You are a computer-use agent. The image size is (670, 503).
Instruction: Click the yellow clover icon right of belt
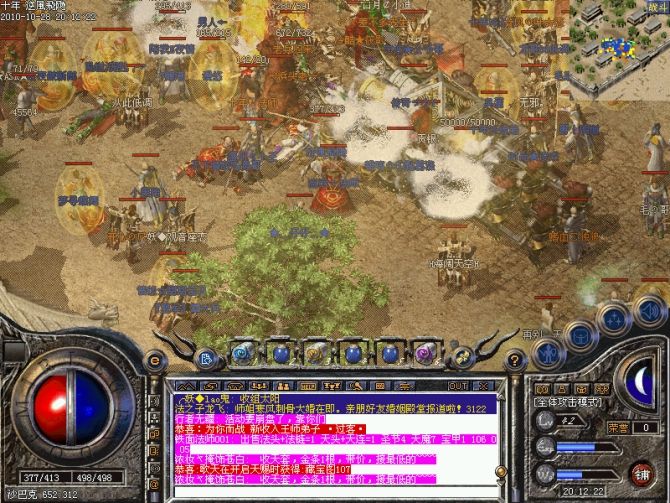[461, 357]
